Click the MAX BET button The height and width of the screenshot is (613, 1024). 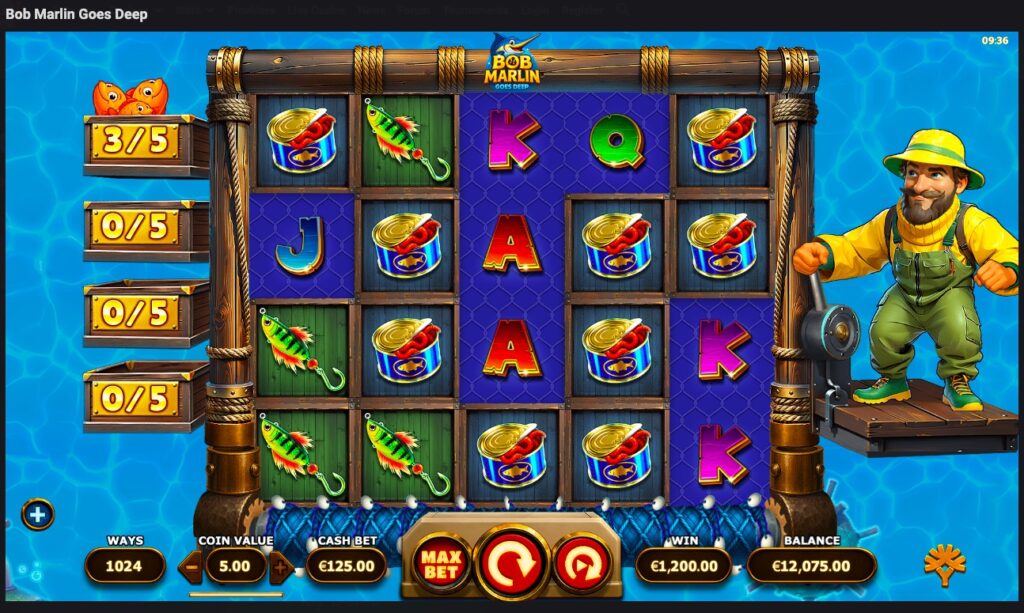coord(440,564)
